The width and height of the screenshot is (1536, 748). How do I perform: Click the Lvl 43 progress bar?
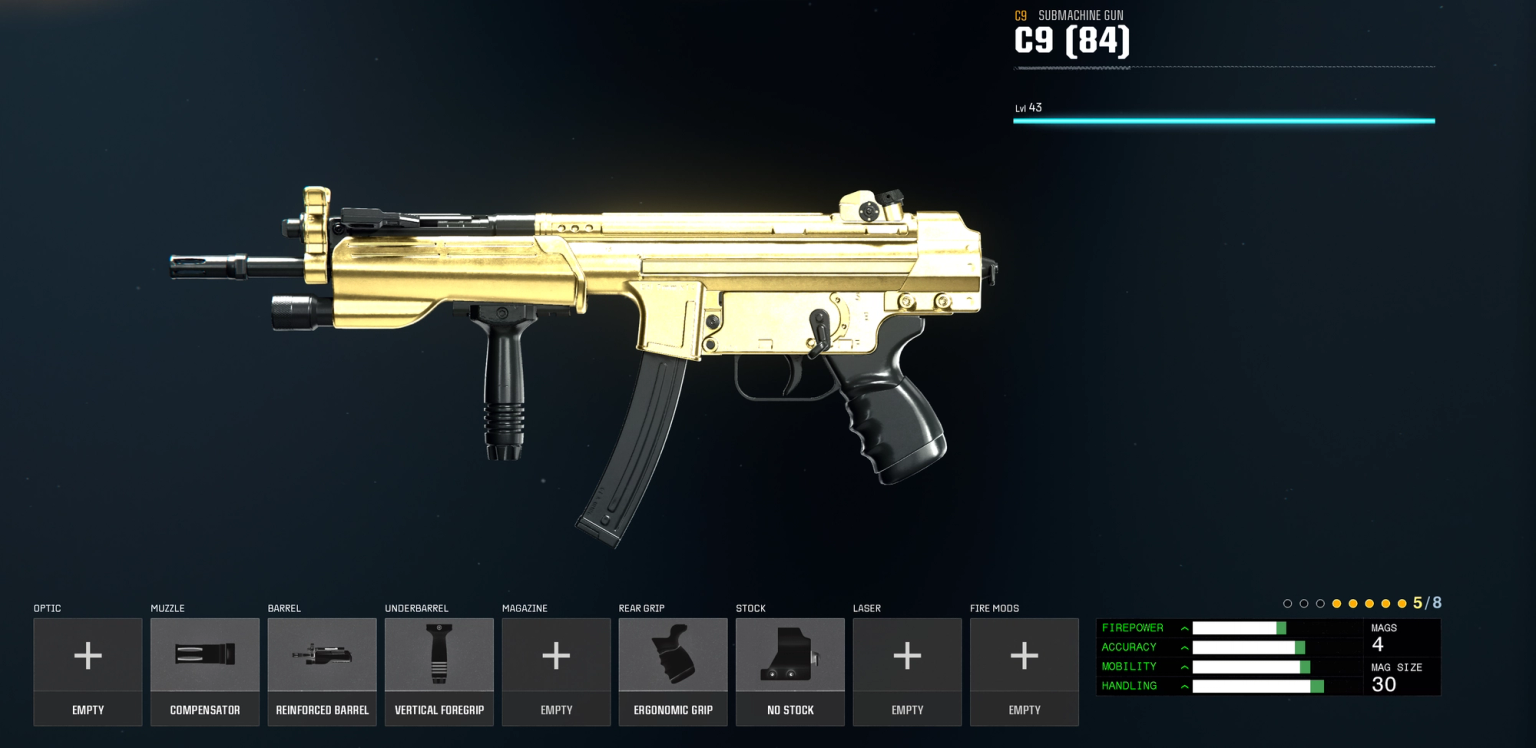[1223, 120]
